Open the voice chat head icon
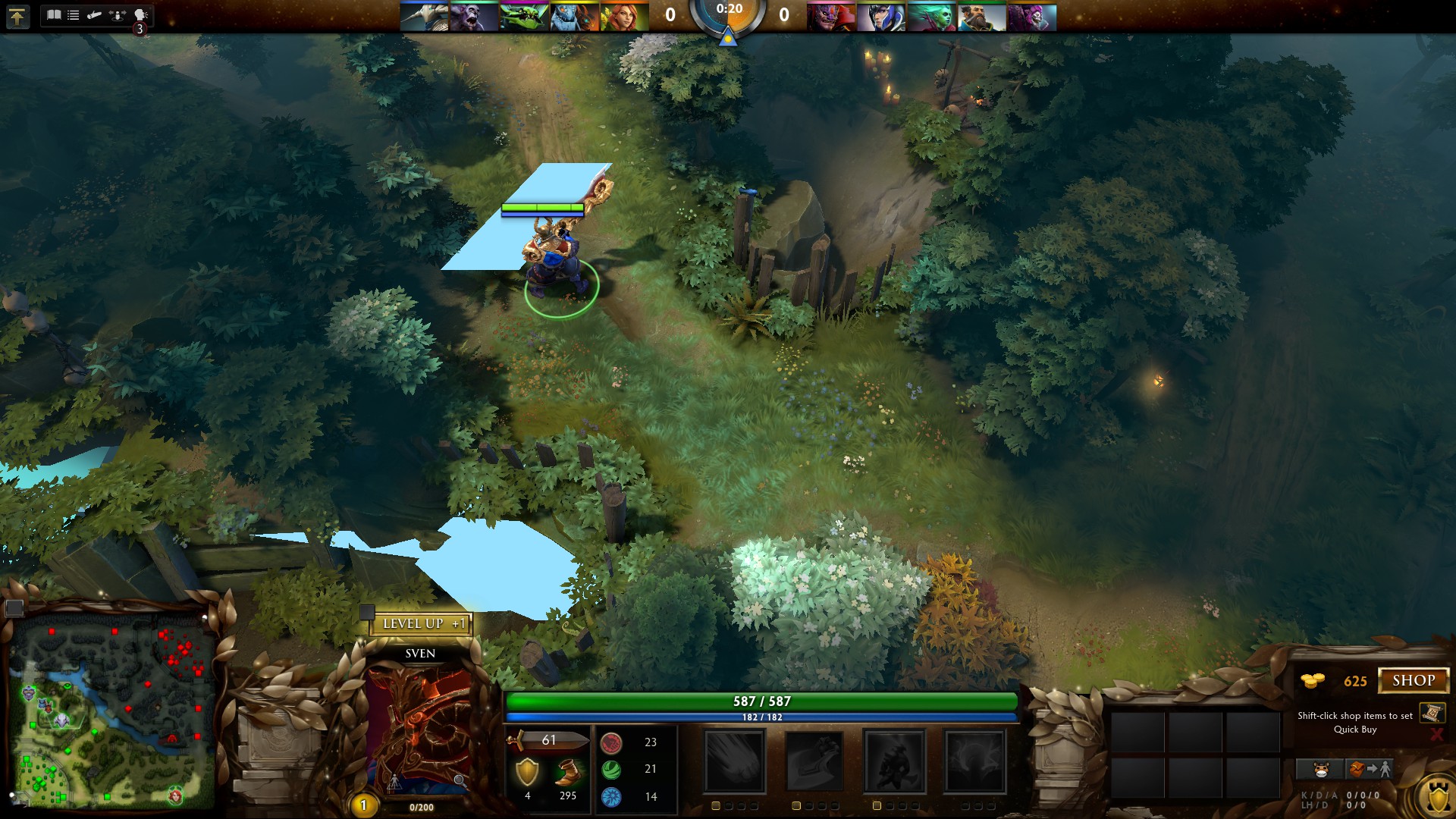 (x=140, y=14)
